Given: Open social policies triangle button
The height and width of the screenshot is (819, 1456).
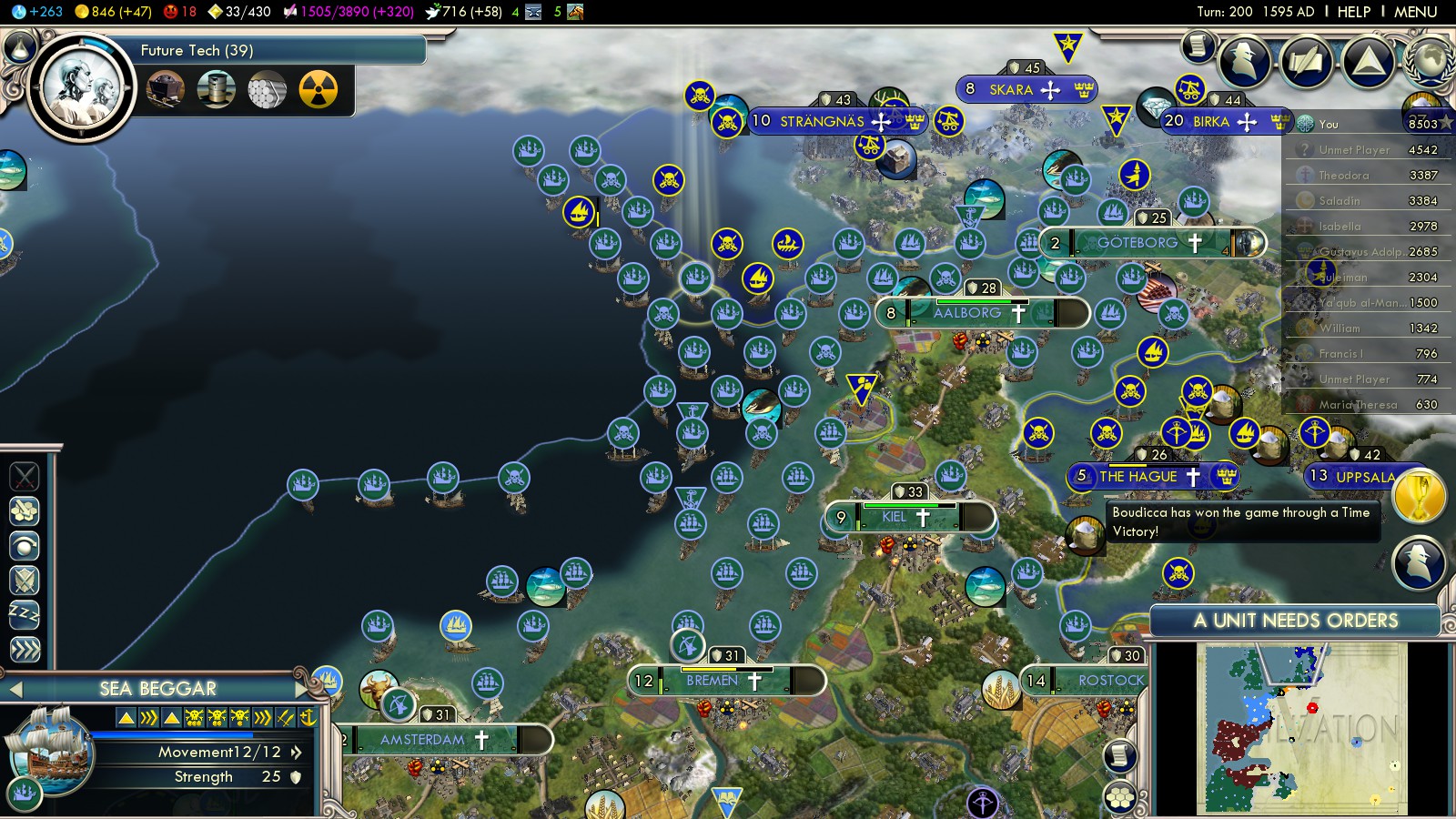Looking at the screenshot, I should tap(1368, 61).
